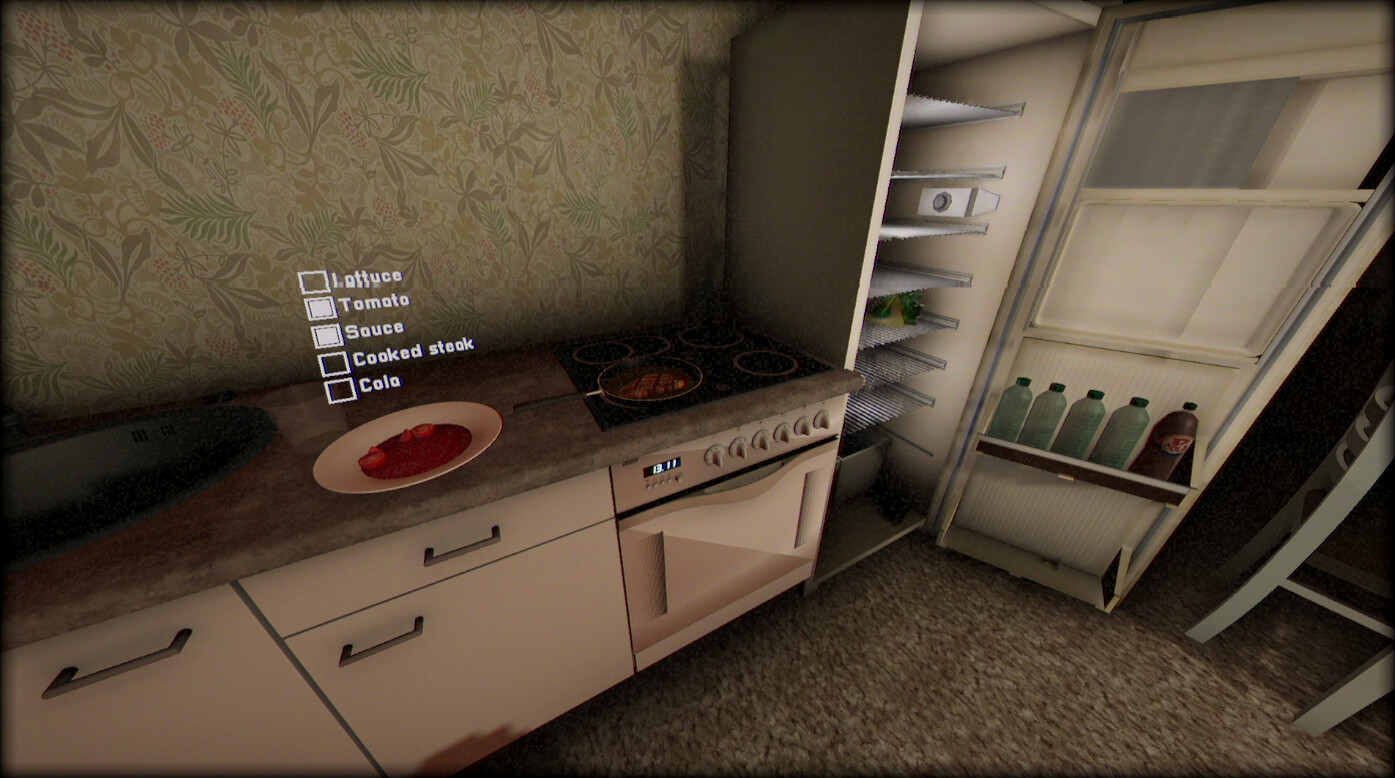Pick up the frying pan with the steak

pos(650,383)
